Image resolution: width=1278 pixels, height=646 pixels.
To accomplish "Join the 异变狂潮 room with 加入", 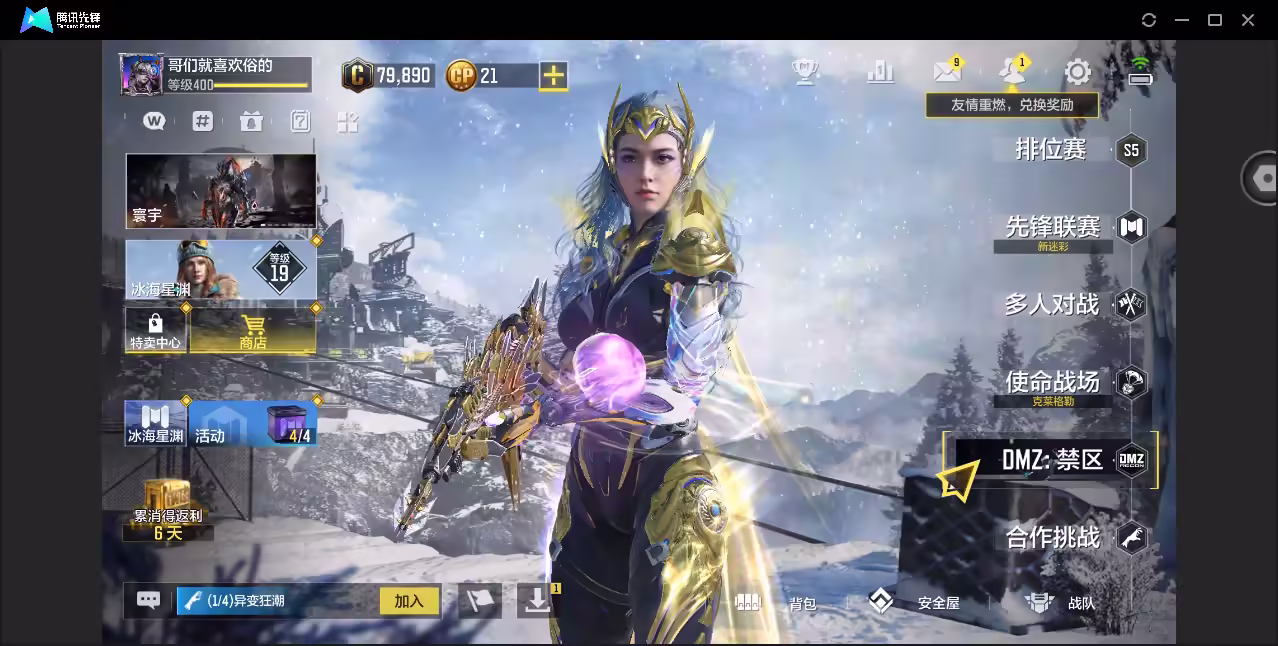I will tap(409, 601).
